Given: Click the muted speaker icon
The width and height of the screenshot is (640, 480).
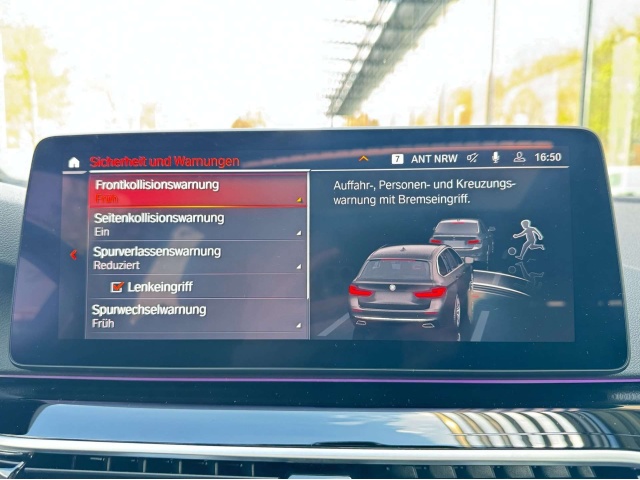Looking at the screenshot, I should point(472,158).
